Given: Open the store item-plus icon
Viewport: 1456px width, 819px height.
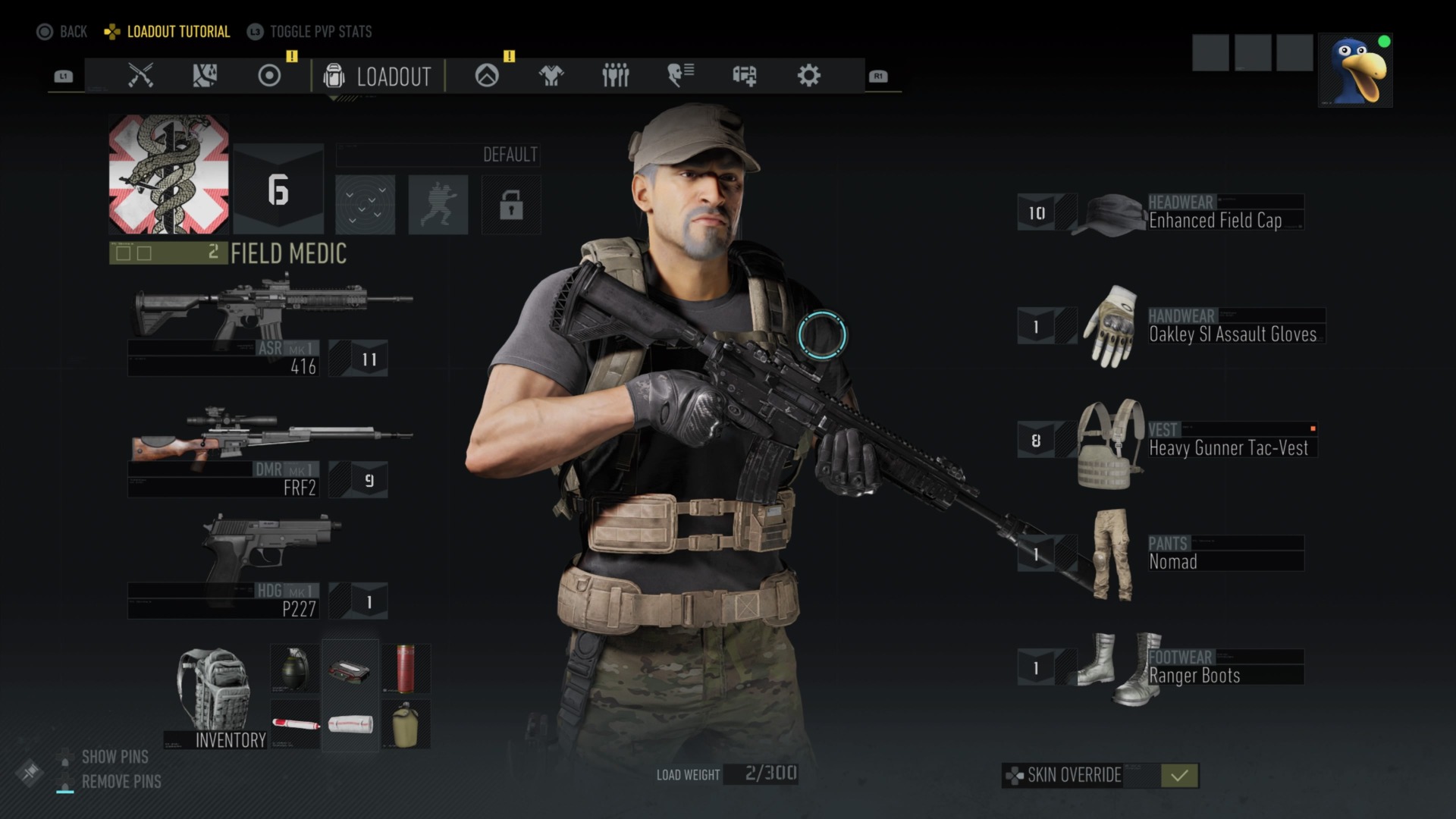Looking at the screenshot, I should (x=744, y=76).
